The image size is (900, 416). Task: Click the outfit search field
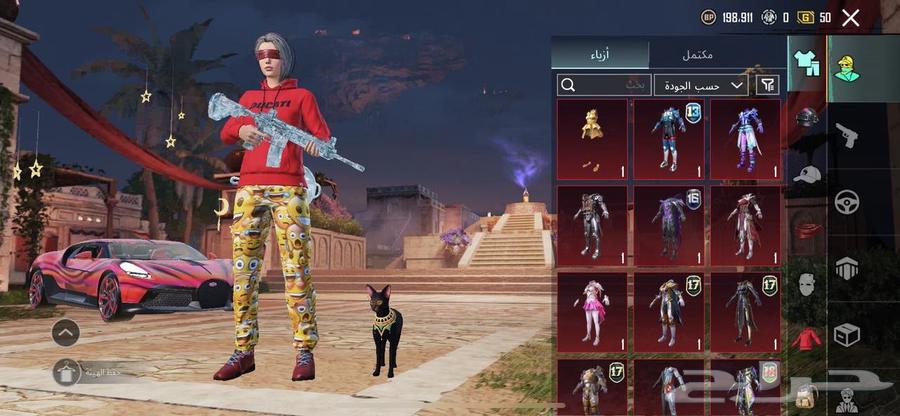(x=604, y=85)
